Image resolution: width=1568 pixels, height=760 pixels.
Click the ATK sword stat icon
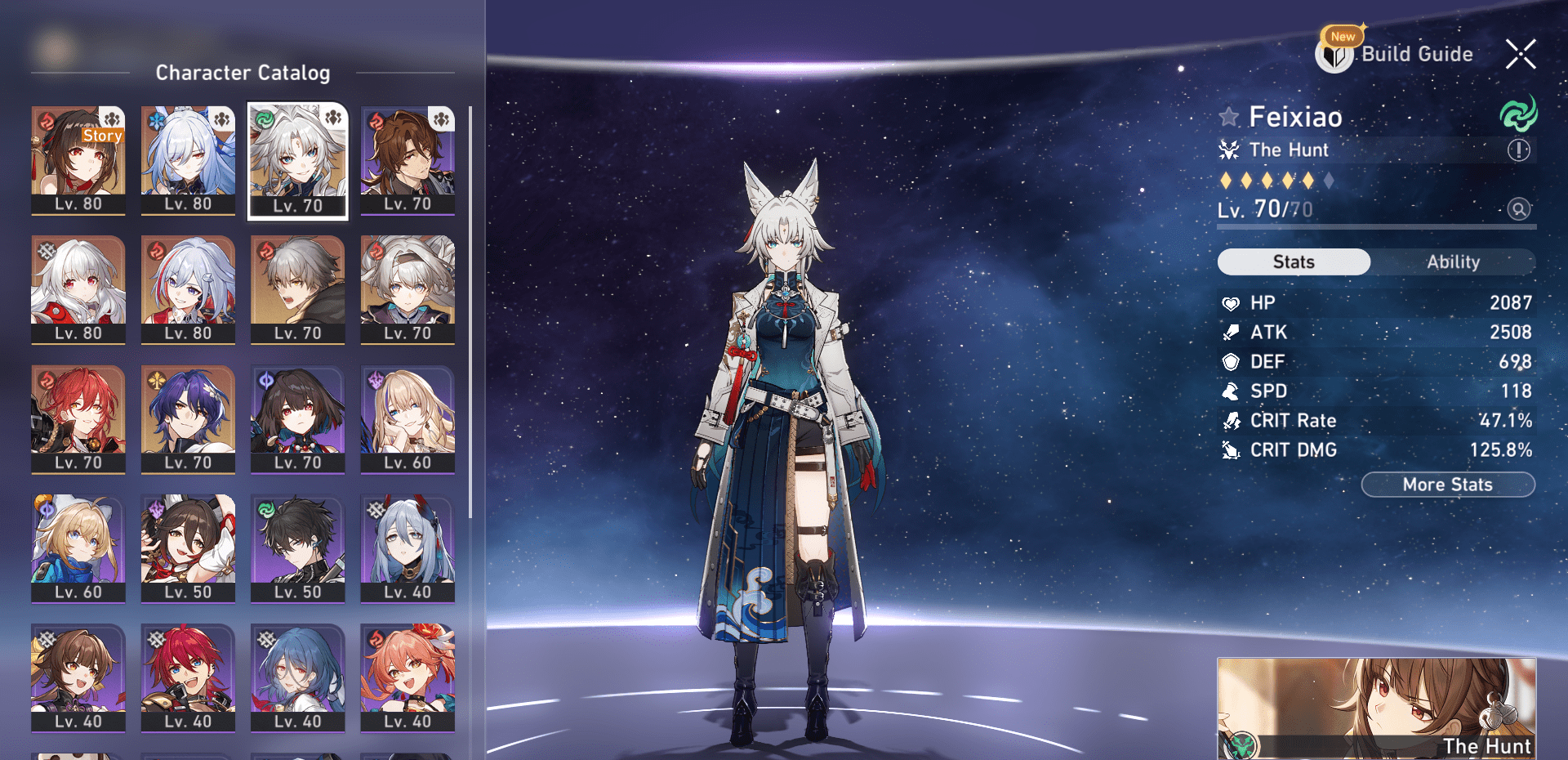click(x=1229, y=332)
